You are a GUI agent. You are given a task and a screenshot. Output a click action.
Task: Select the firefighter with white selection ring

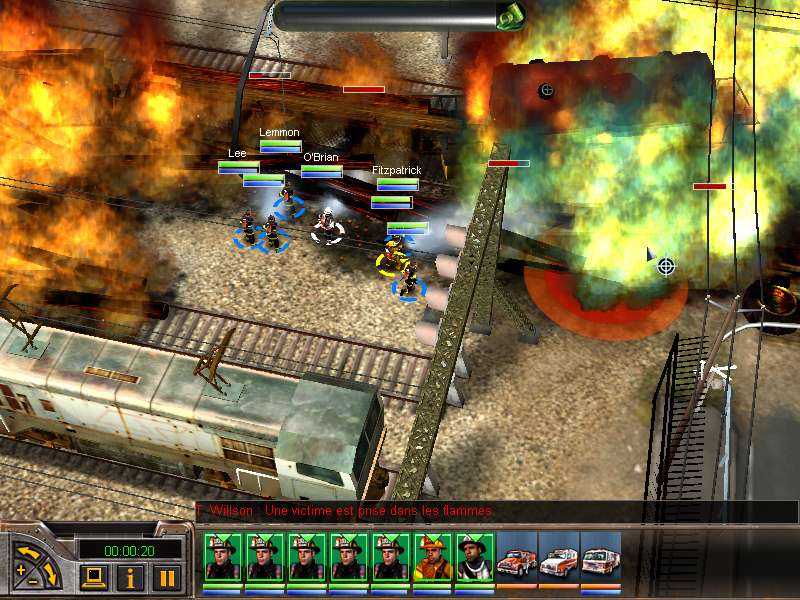[x=327, y=226]
